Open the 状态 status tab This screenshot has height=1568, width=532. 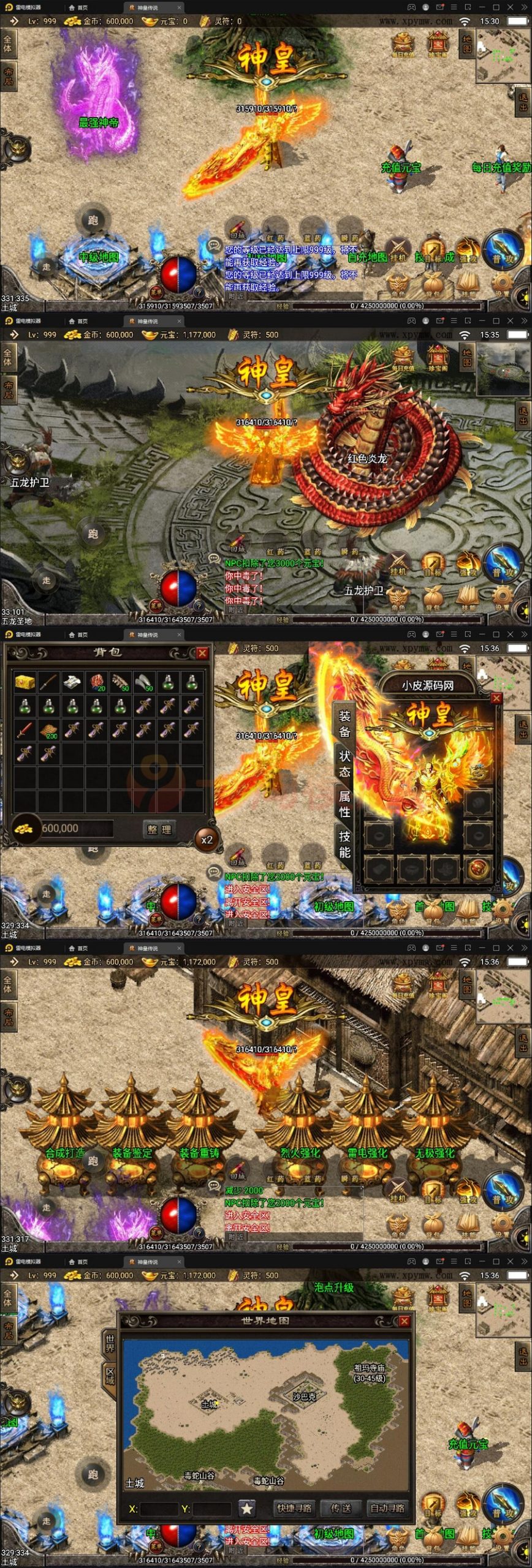(344, 763)
